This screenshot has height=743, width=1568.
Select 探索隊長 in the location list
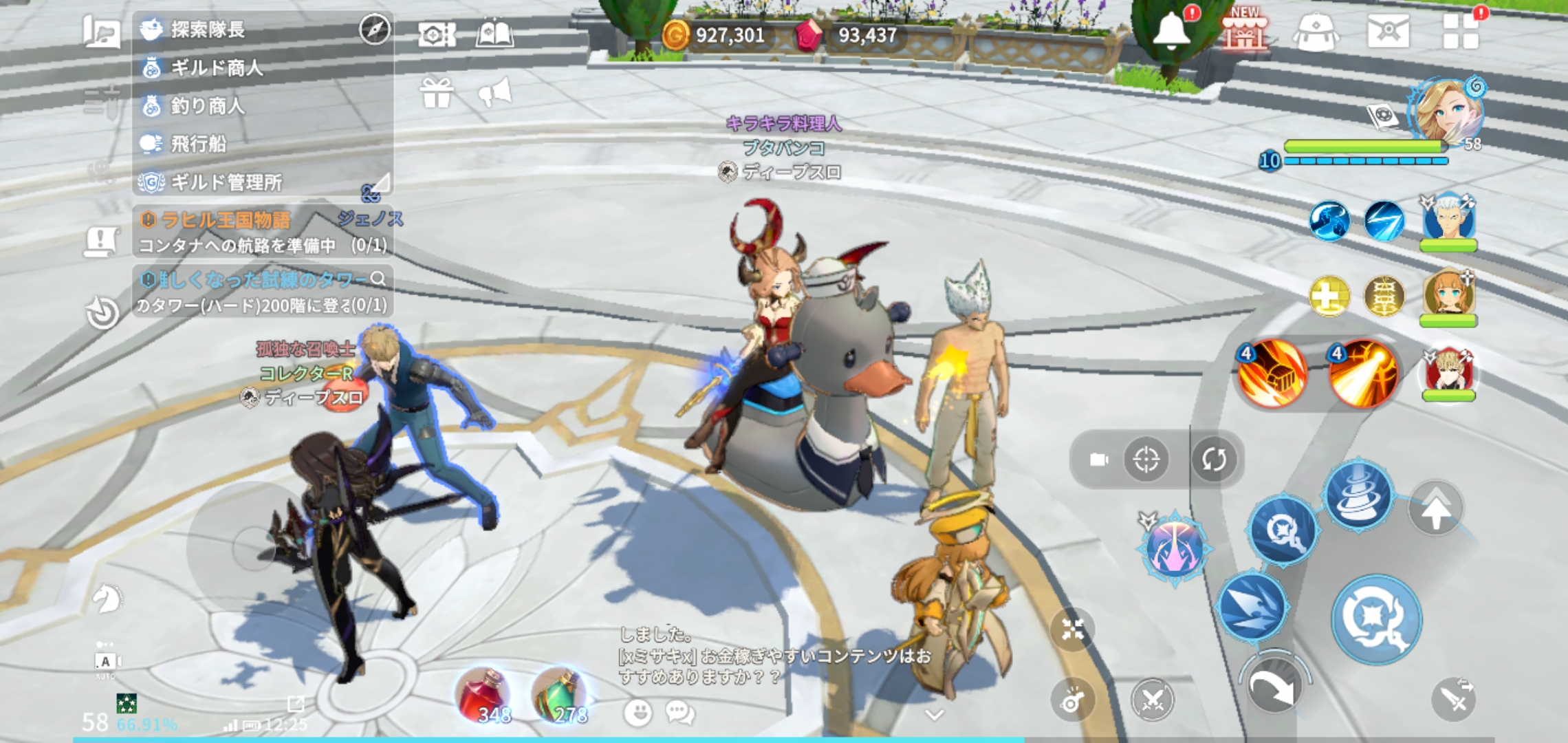[x=206, y=30]
